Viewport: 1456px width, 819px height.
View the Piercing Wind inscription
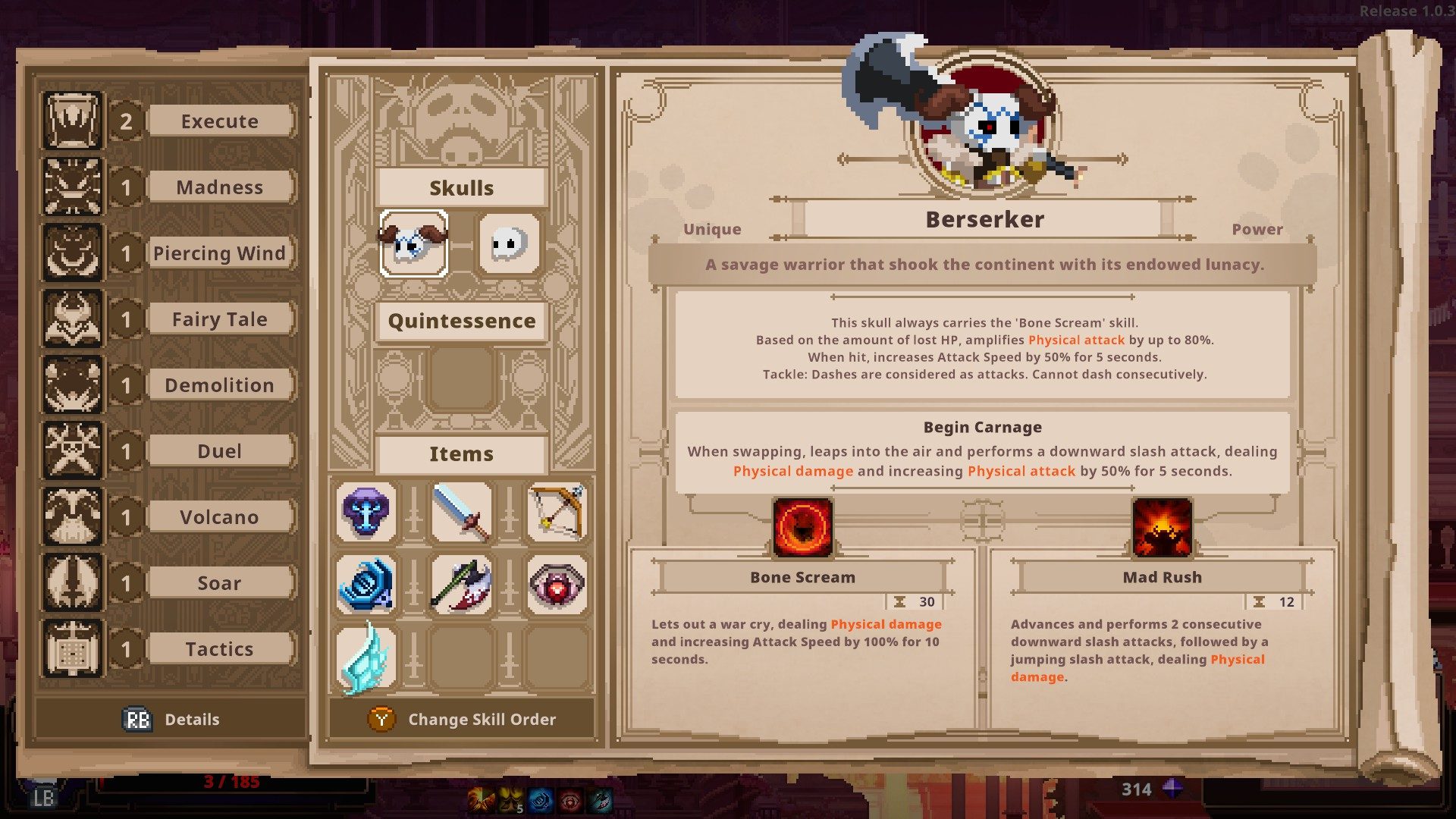coord(219,253)
